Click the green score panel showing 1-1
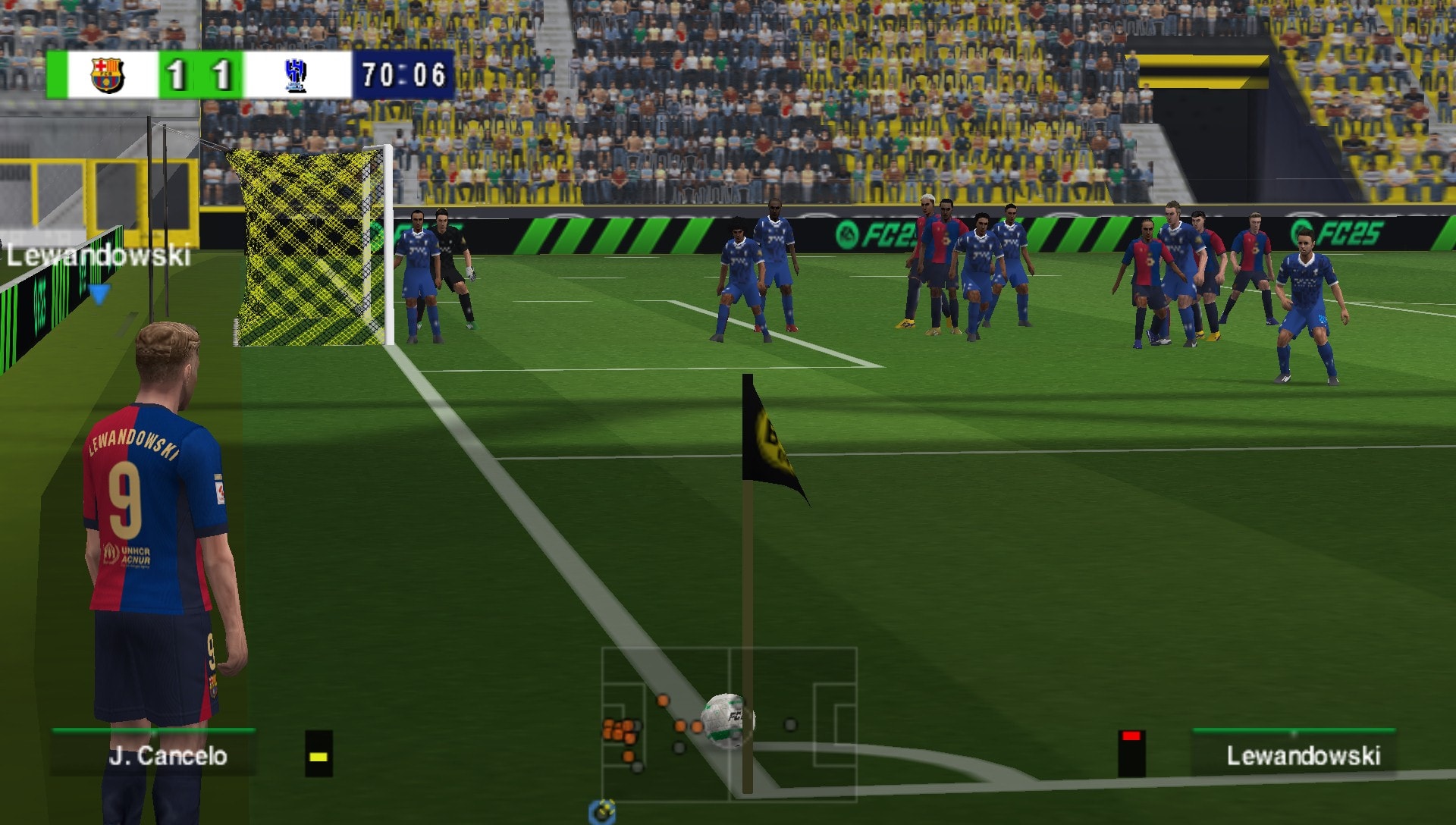Viewport: 1456px width, 825px height. point(199,74)
